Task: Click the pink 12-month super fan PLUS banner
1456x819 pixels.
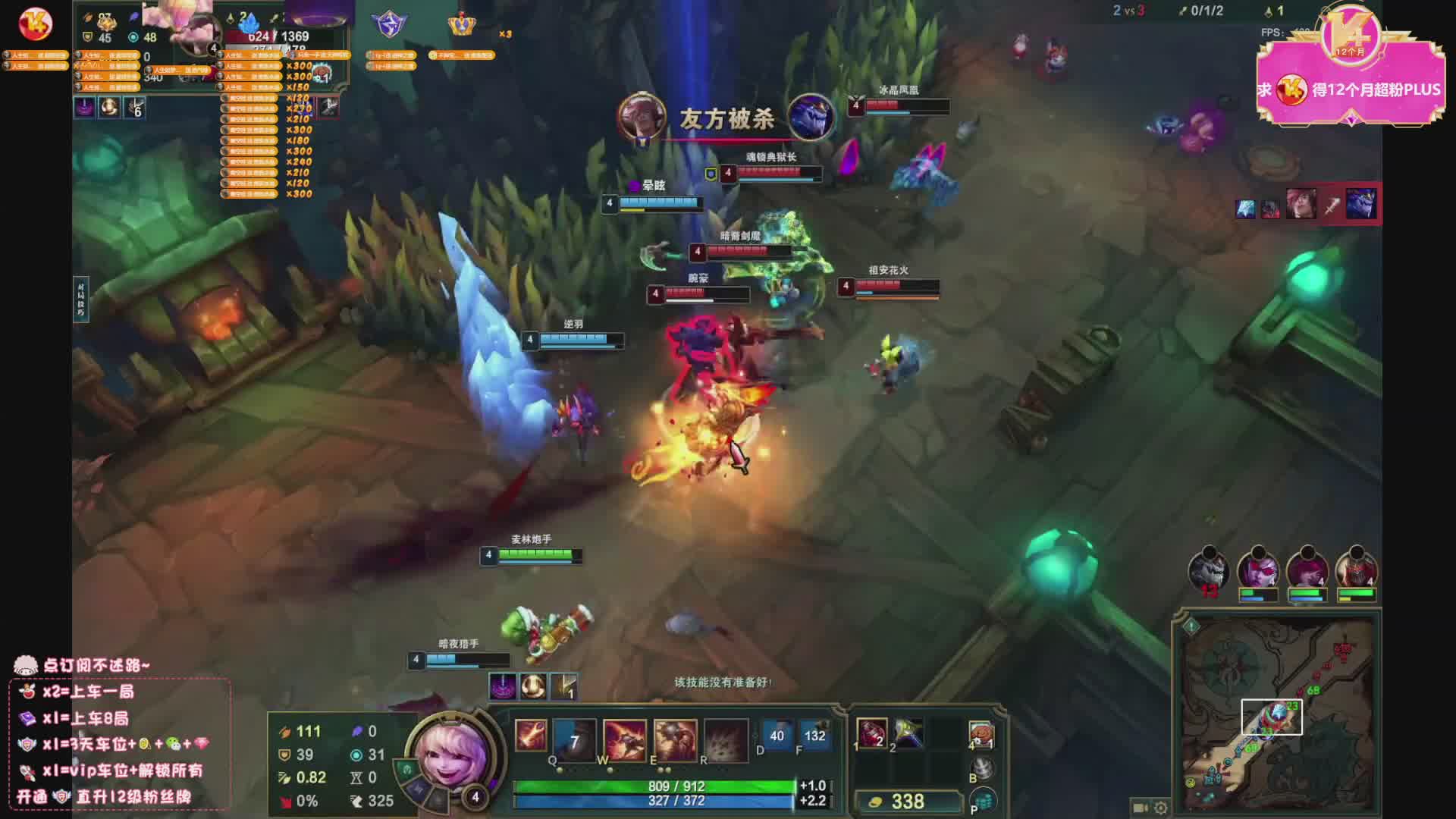Action: pyautogui.click(x=1350, y=89)
